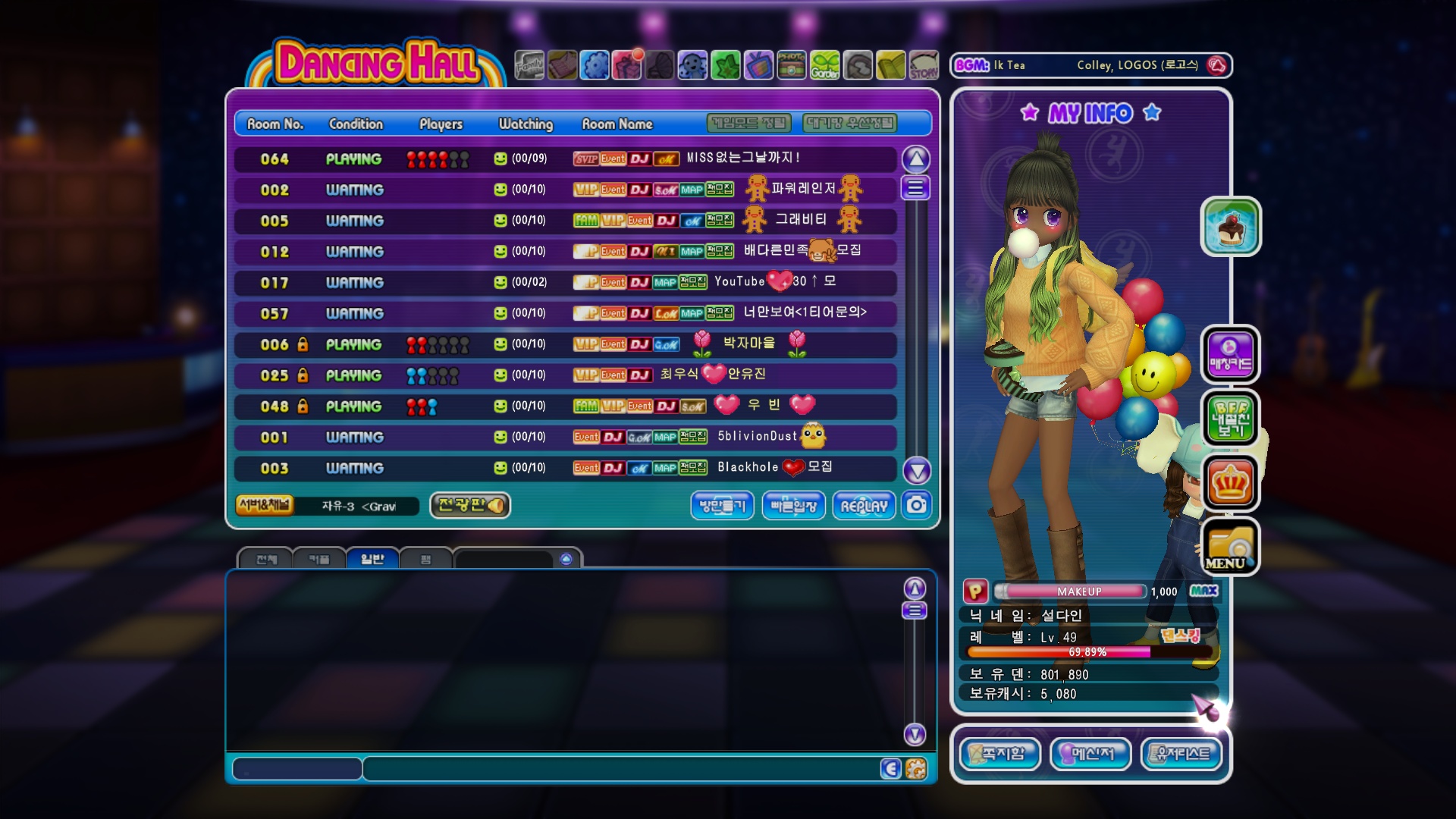Join waiting room 002
The height and width of the screenshot is (819, 1456).
565,190
